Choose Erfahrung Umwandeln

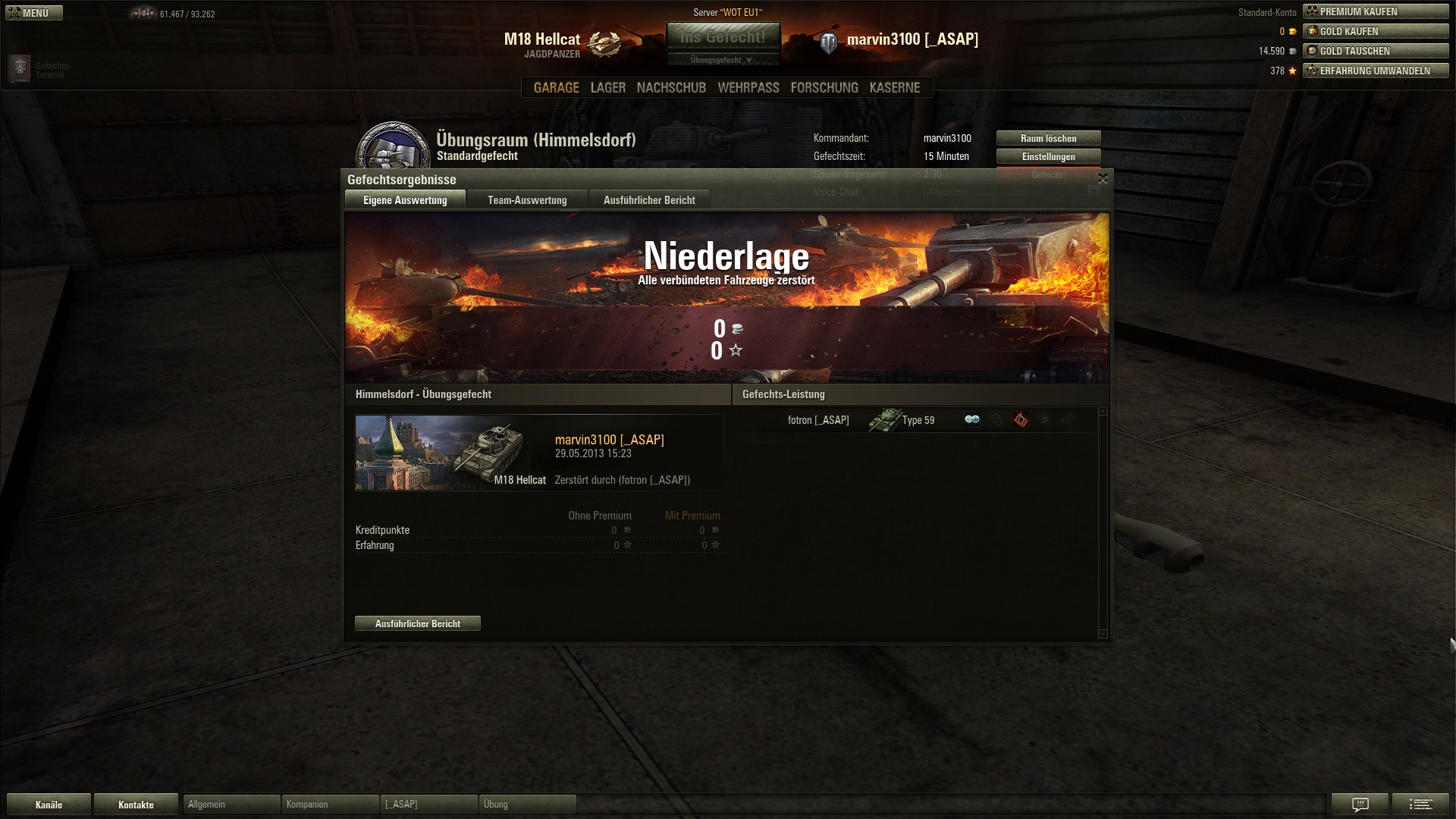click(x=1376, y=71)
